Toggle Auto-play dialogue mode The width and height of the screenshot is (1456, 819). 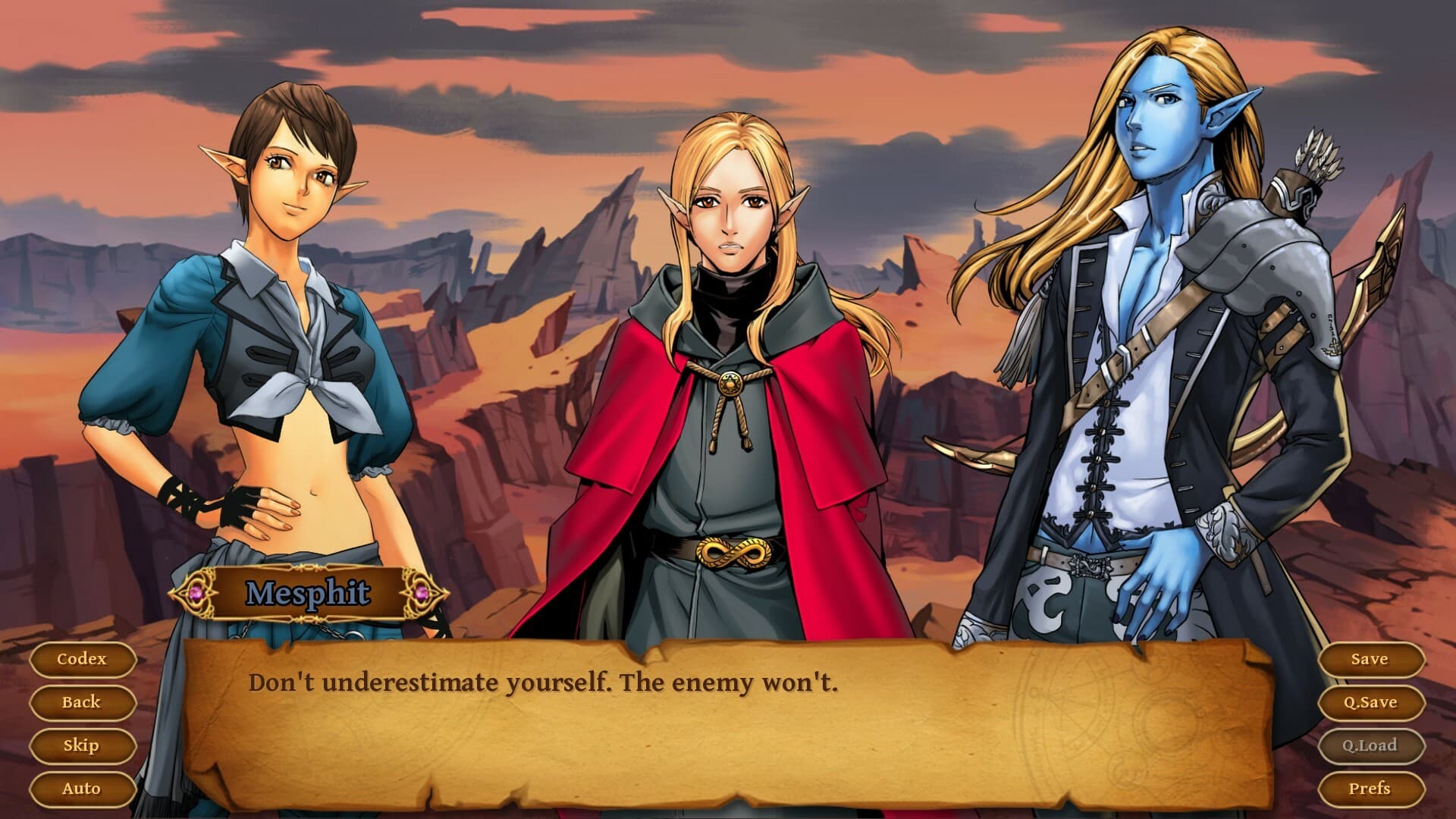point(82,788)
